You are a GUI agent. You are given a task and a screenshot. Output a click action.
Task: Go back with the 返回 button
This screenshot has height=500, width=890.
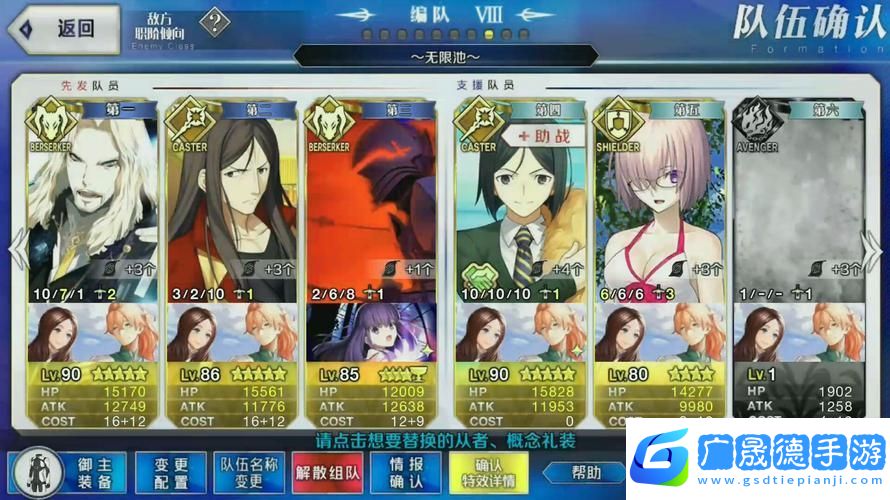(x=63, y=28)
